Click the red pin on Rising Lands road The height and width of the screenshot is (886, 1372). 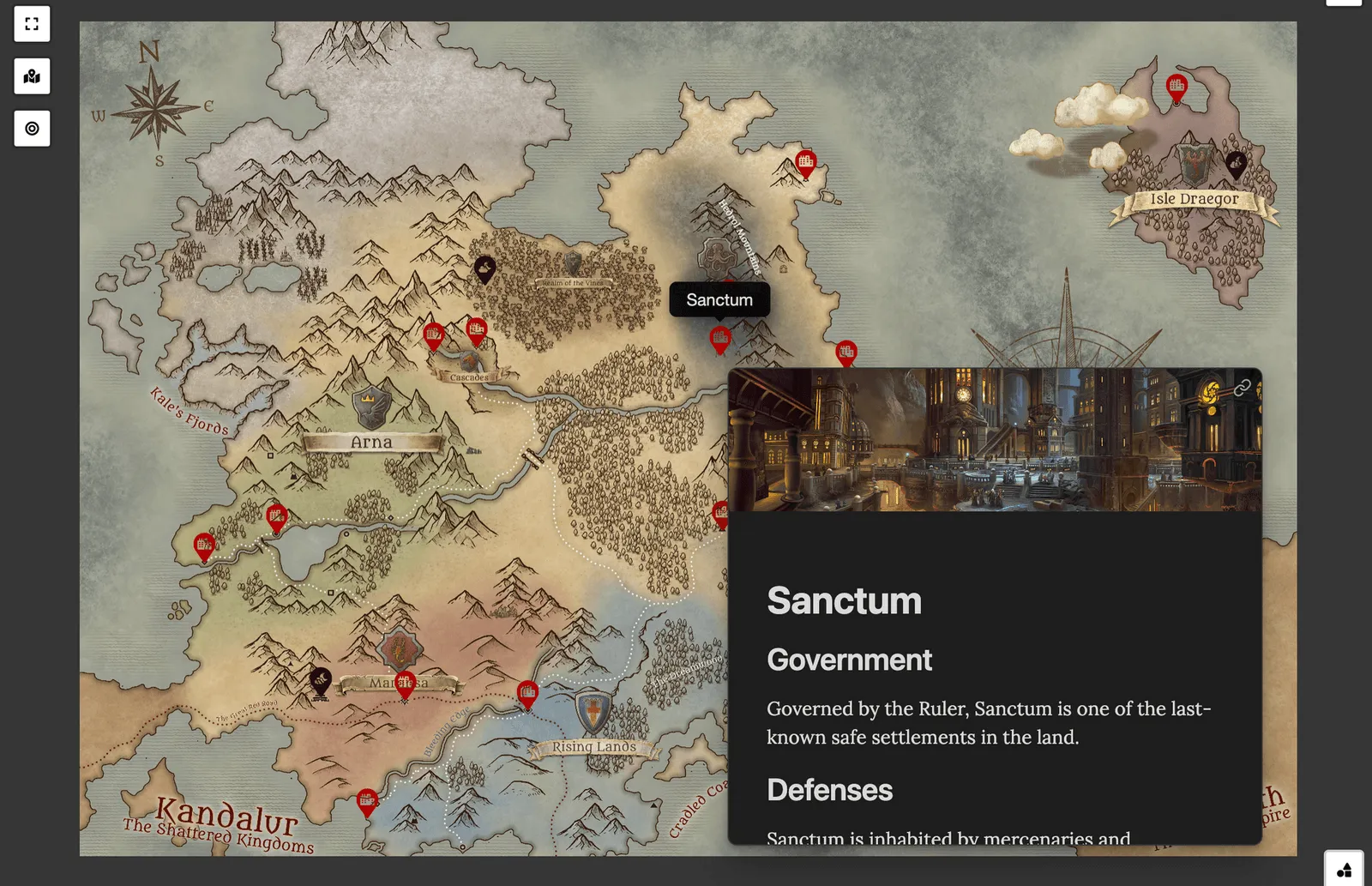point(527,691)
